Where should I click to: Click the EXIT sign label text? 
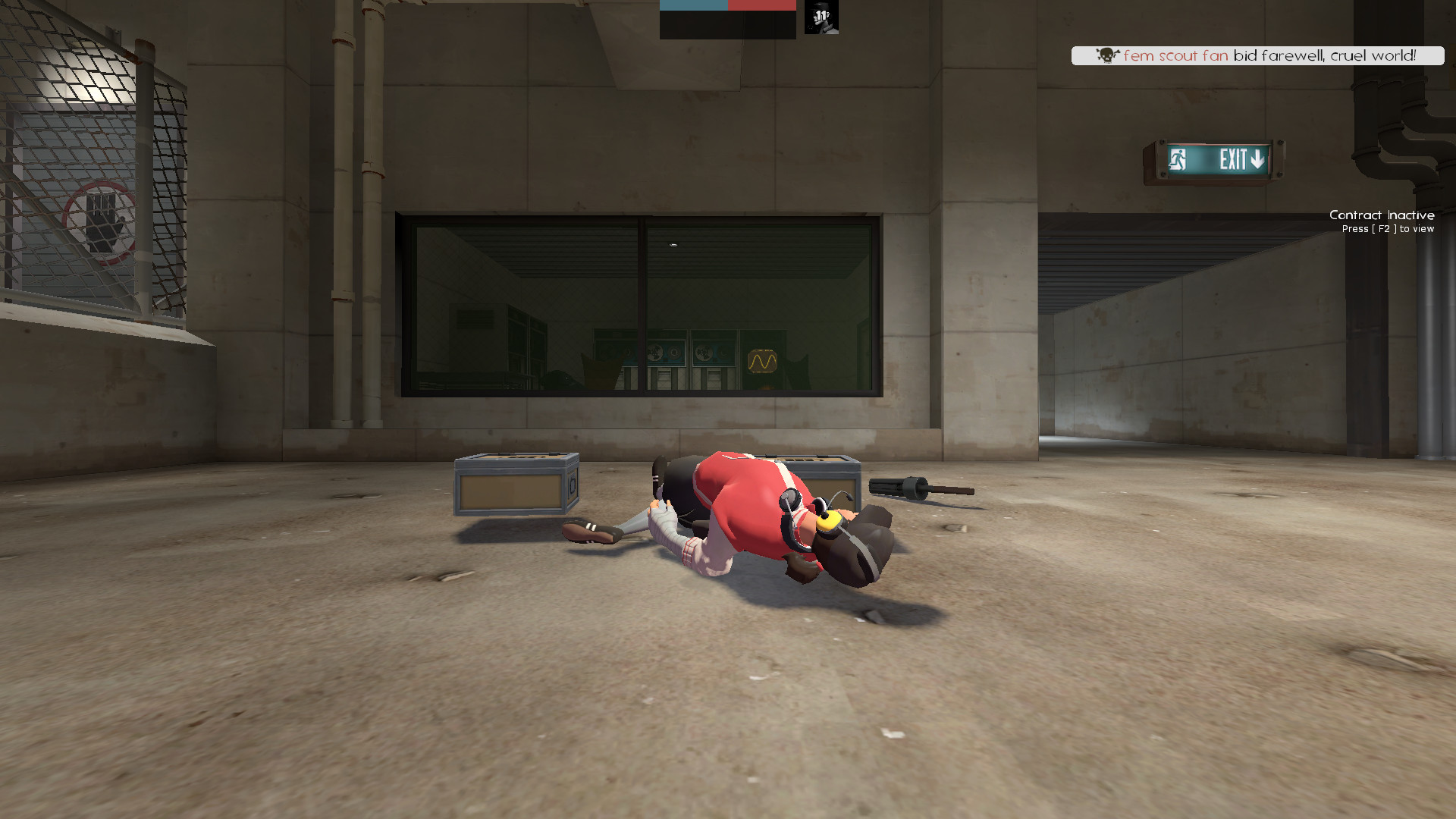click(x=1232, y=158)
